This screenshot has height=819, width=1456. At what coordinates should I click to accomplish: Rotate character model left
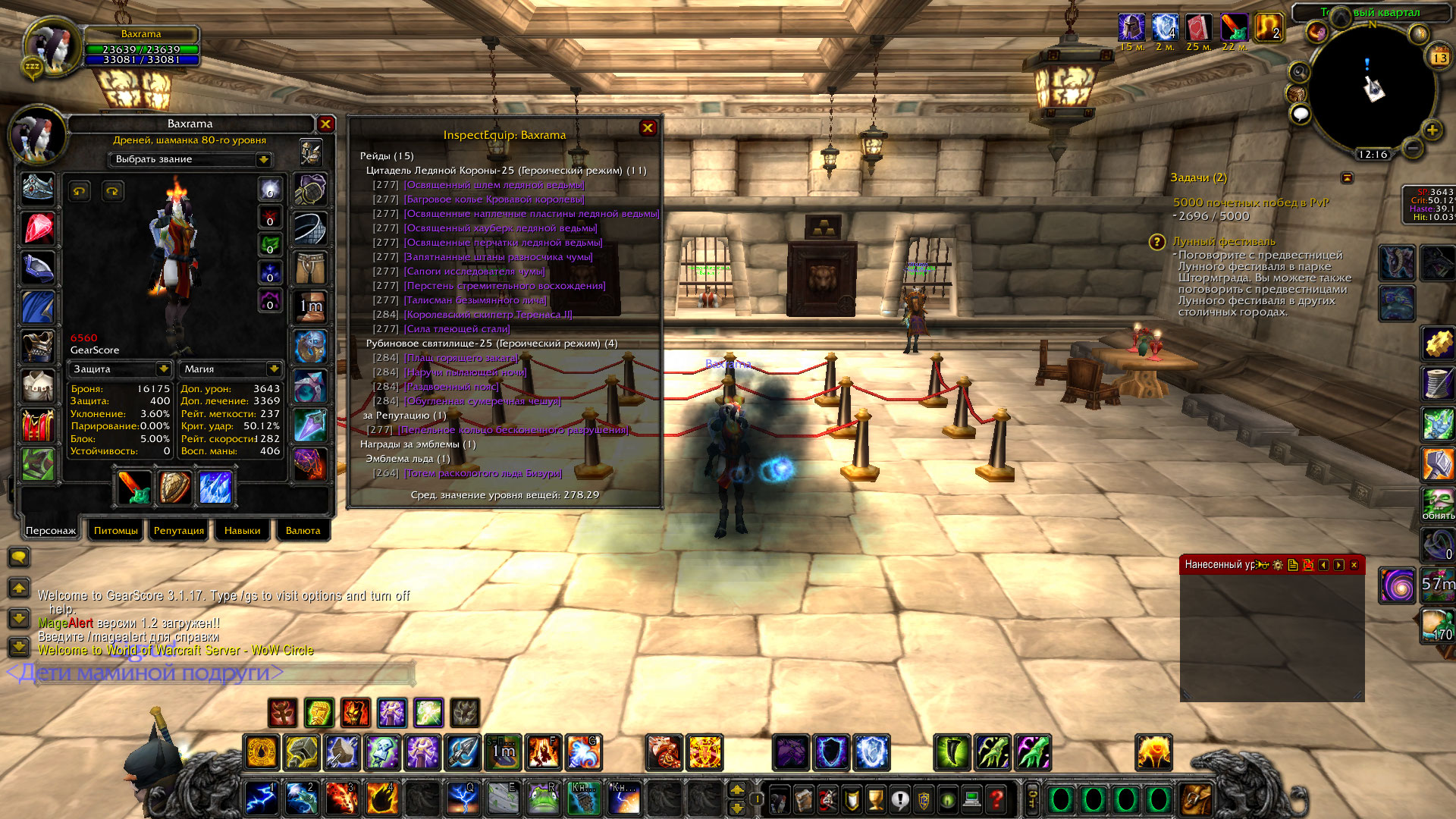pos(80,191)
